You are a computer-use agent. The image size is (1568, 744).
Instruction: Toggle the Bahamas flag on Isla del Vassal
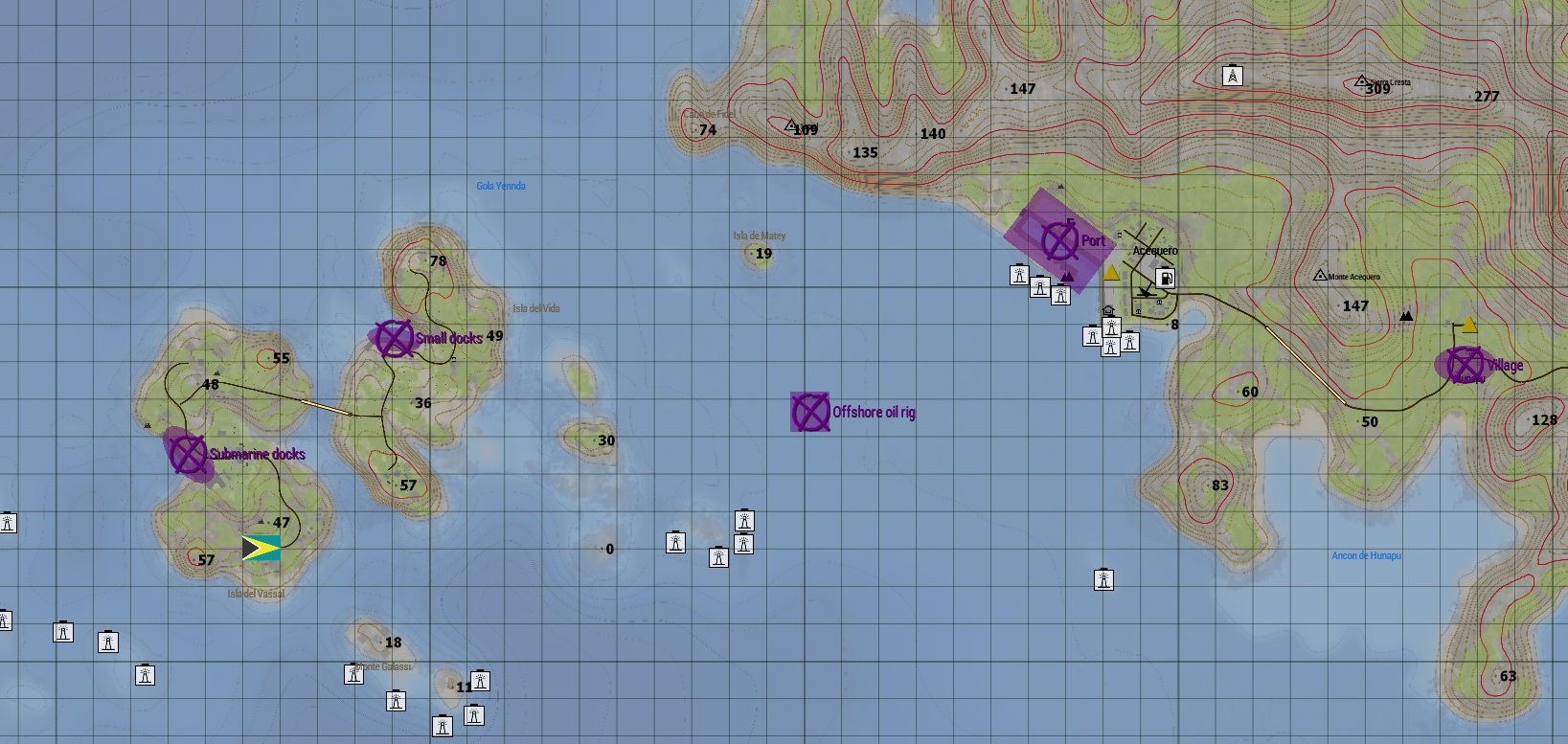click(261, 547)
